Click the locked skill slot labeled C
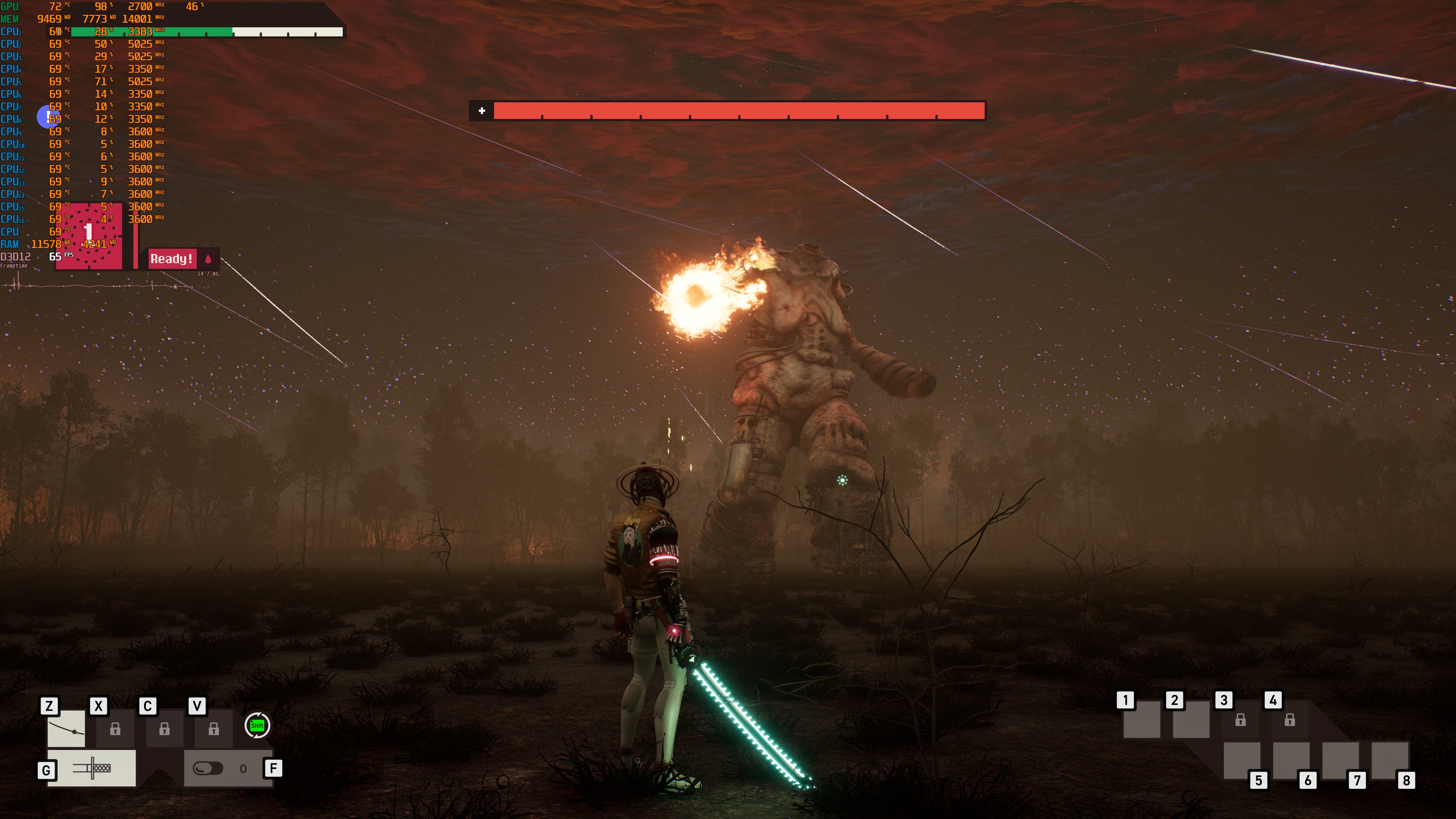Image resolution: width=1456 pixels, height=819 pixels. click(x=165, y=729)
